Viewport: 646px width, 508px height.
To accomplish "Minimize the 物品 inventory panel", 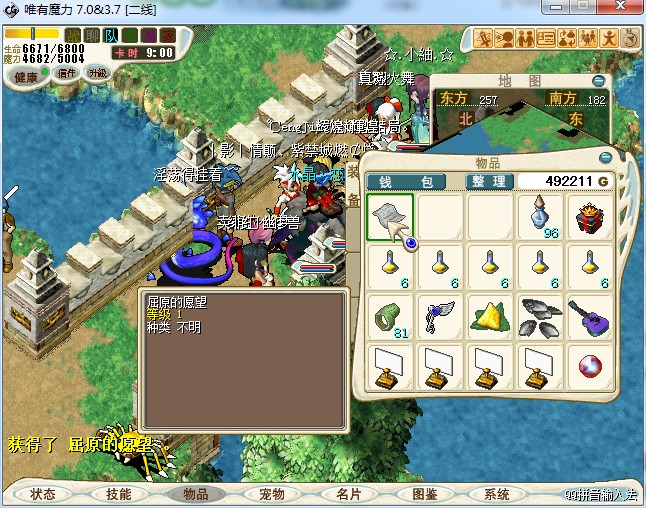I will click(604, 158).
